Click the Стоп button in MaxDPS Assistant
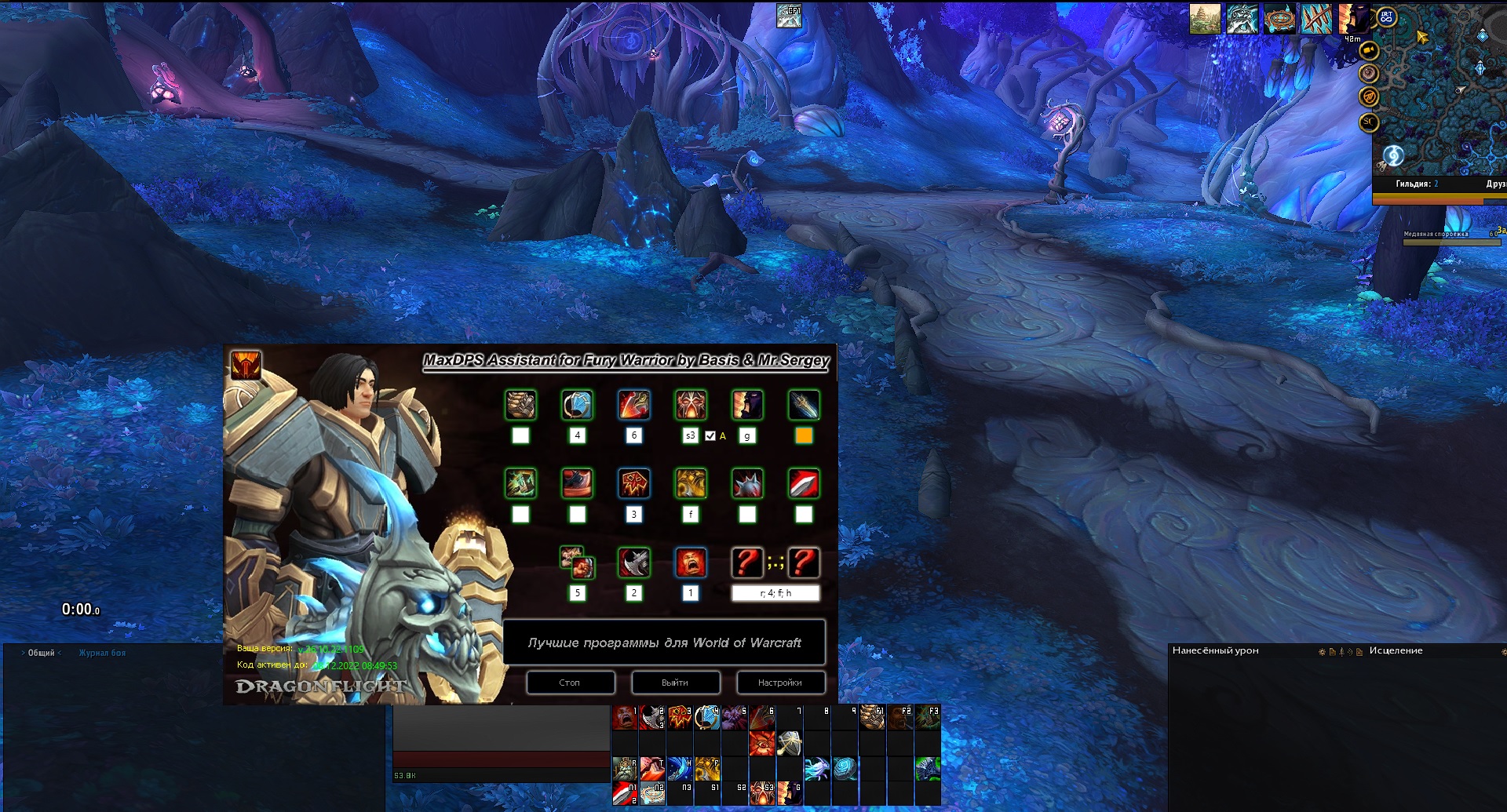This screenshot has width=1507, height=812. tap(570, 683)
